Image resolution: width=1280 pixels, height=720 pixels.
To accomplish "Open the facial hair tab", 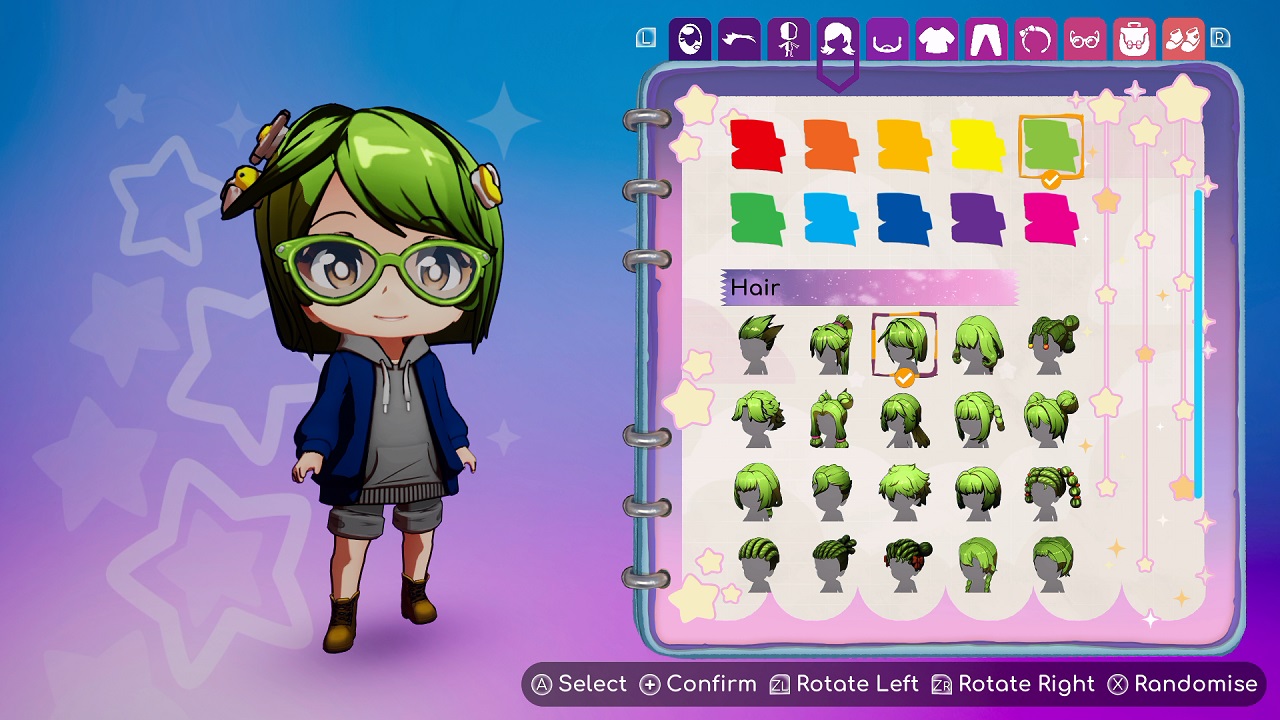I will pos(887,40).
